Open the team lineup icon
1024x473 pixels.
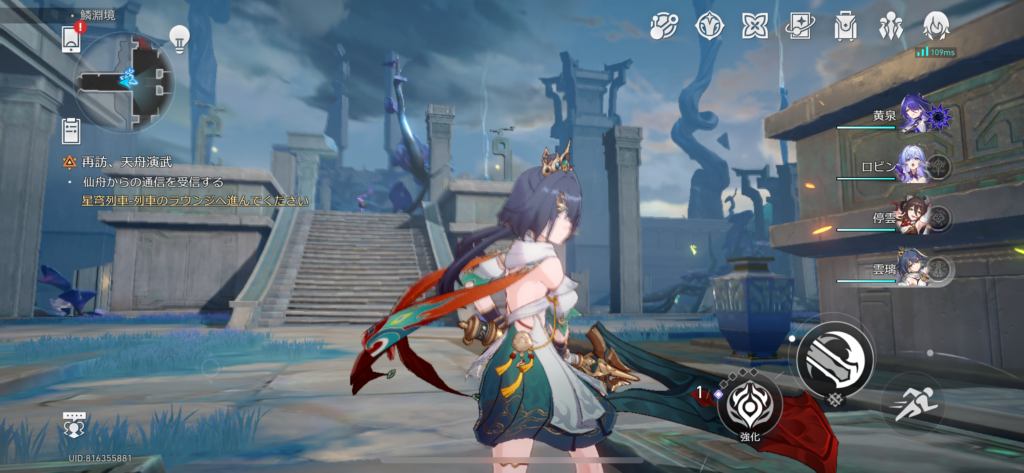[890, 26]
